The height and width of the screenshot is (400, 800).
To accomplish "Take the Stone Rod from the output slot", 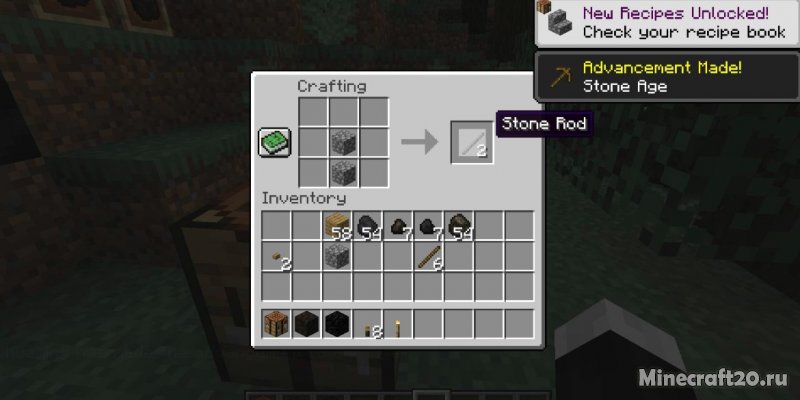I will tap(469, 142).
